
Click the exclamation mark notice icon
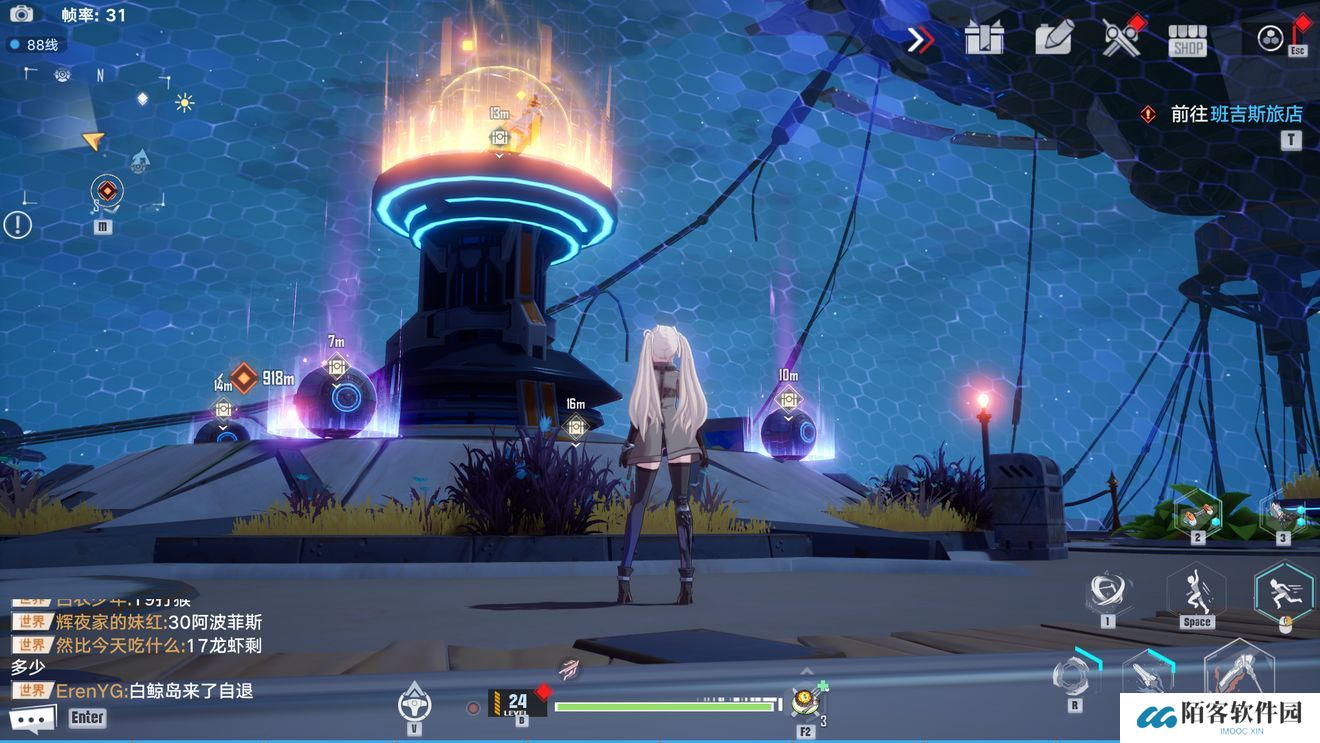[x=17, y=224]
